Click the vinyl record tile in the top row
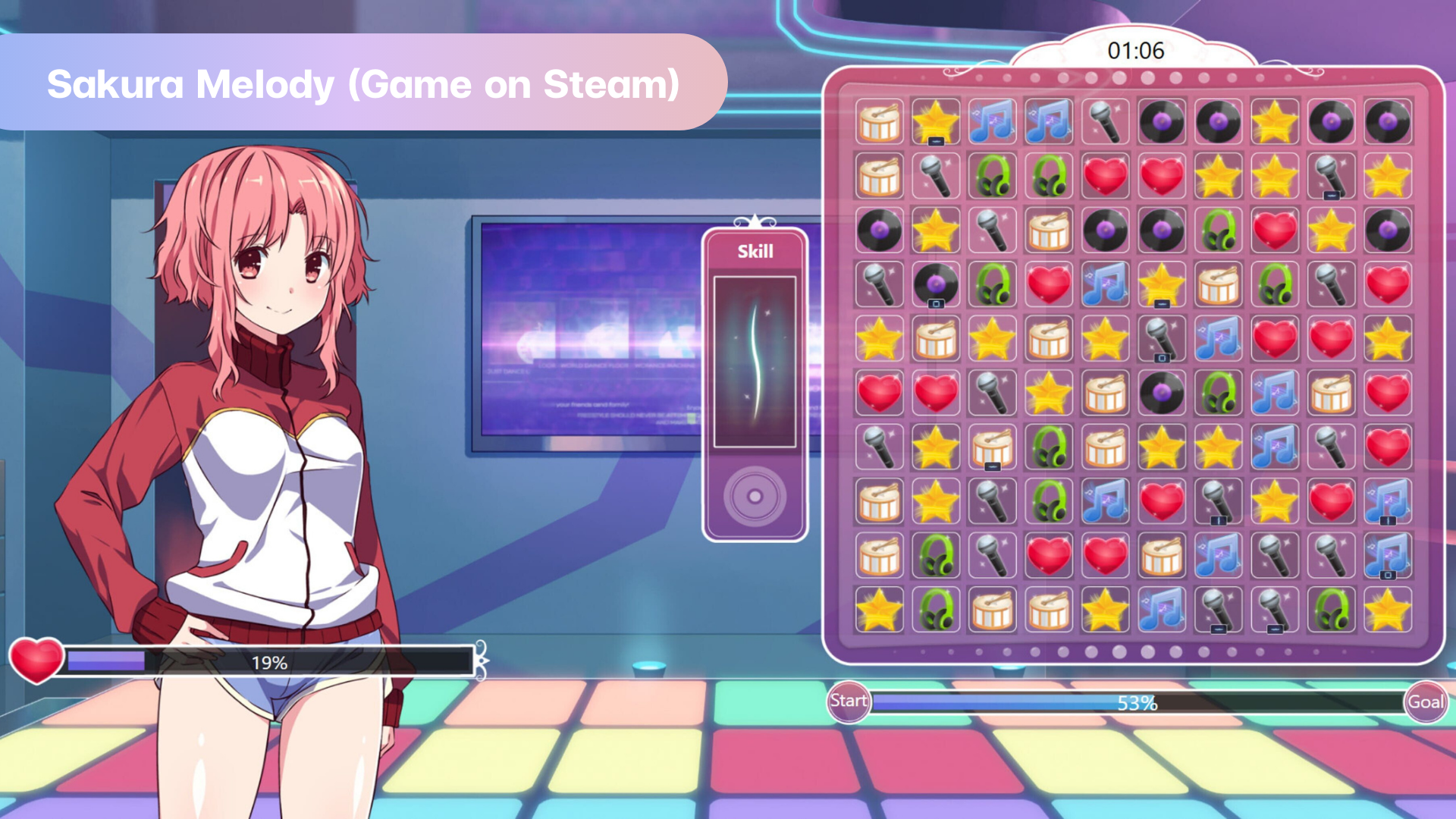The height and width of the screenshot is (819, 1456). 1161,121
